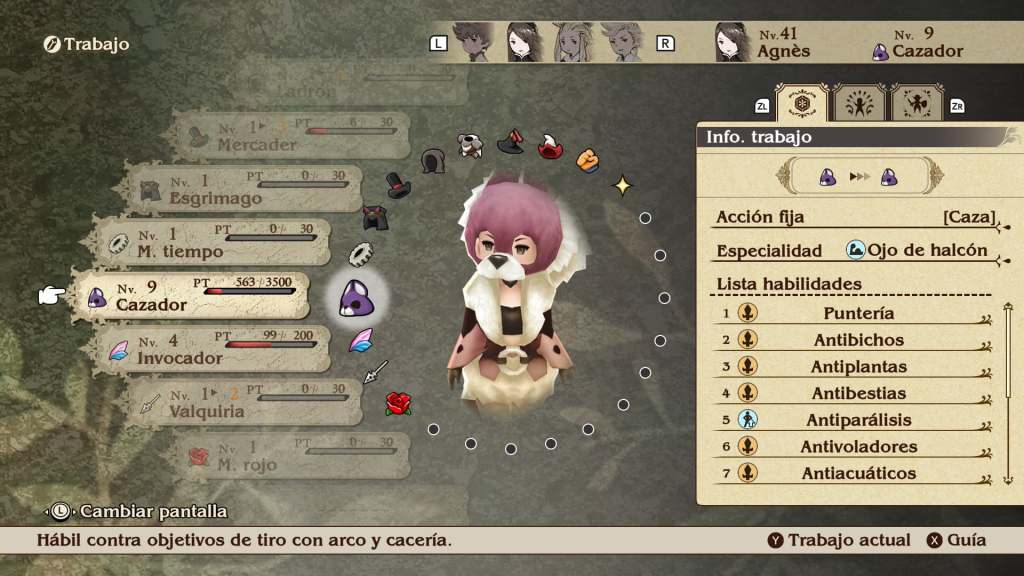
Task: Select the purple hunter hood wheel icon
Action: click(356, 297)
